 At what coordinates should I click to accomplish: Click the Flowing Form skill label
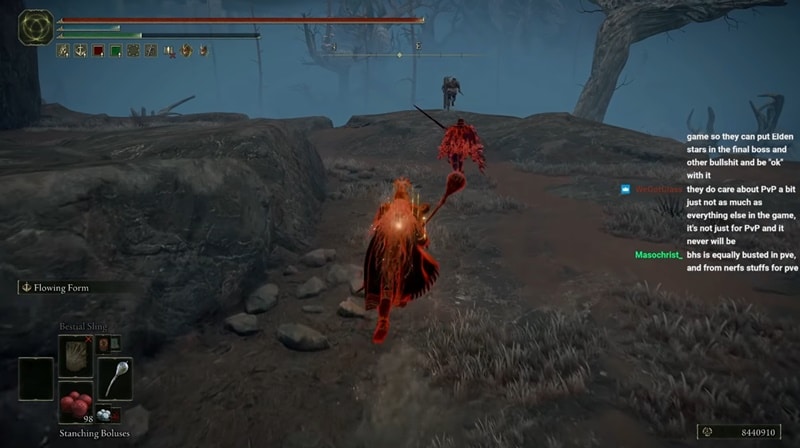60,288
